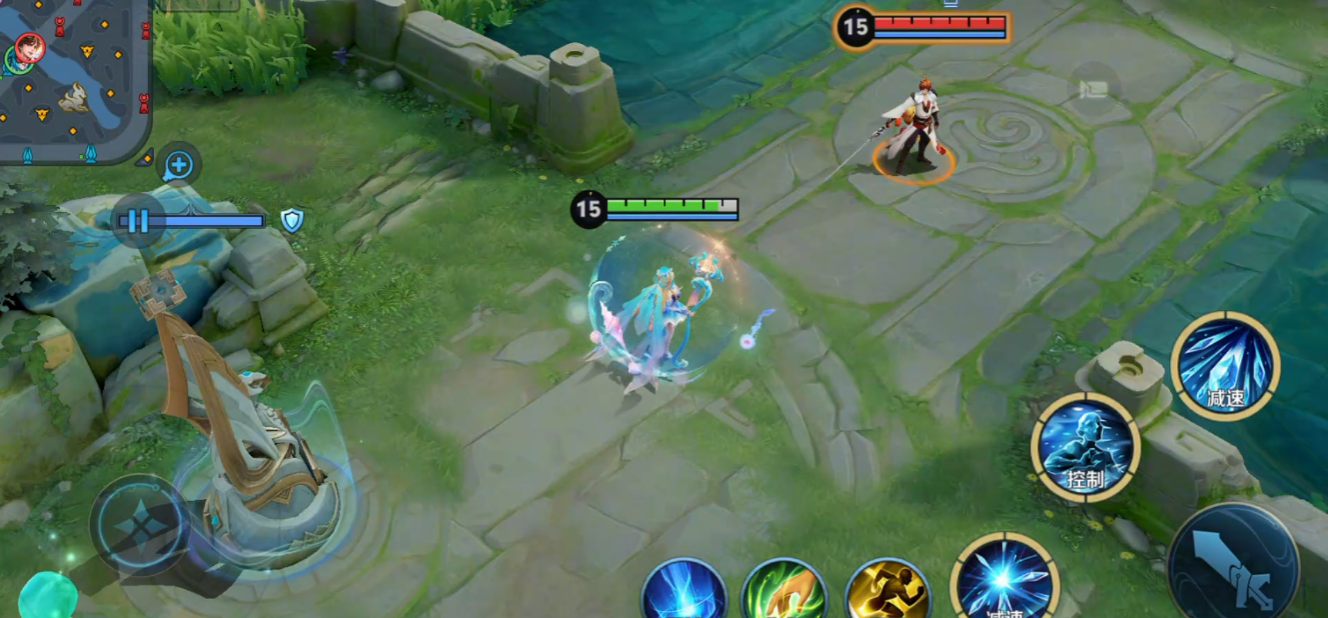Activate the 控制 ice figure skill
This screenshot has width=1328, height=618.
click(1085, 447)
